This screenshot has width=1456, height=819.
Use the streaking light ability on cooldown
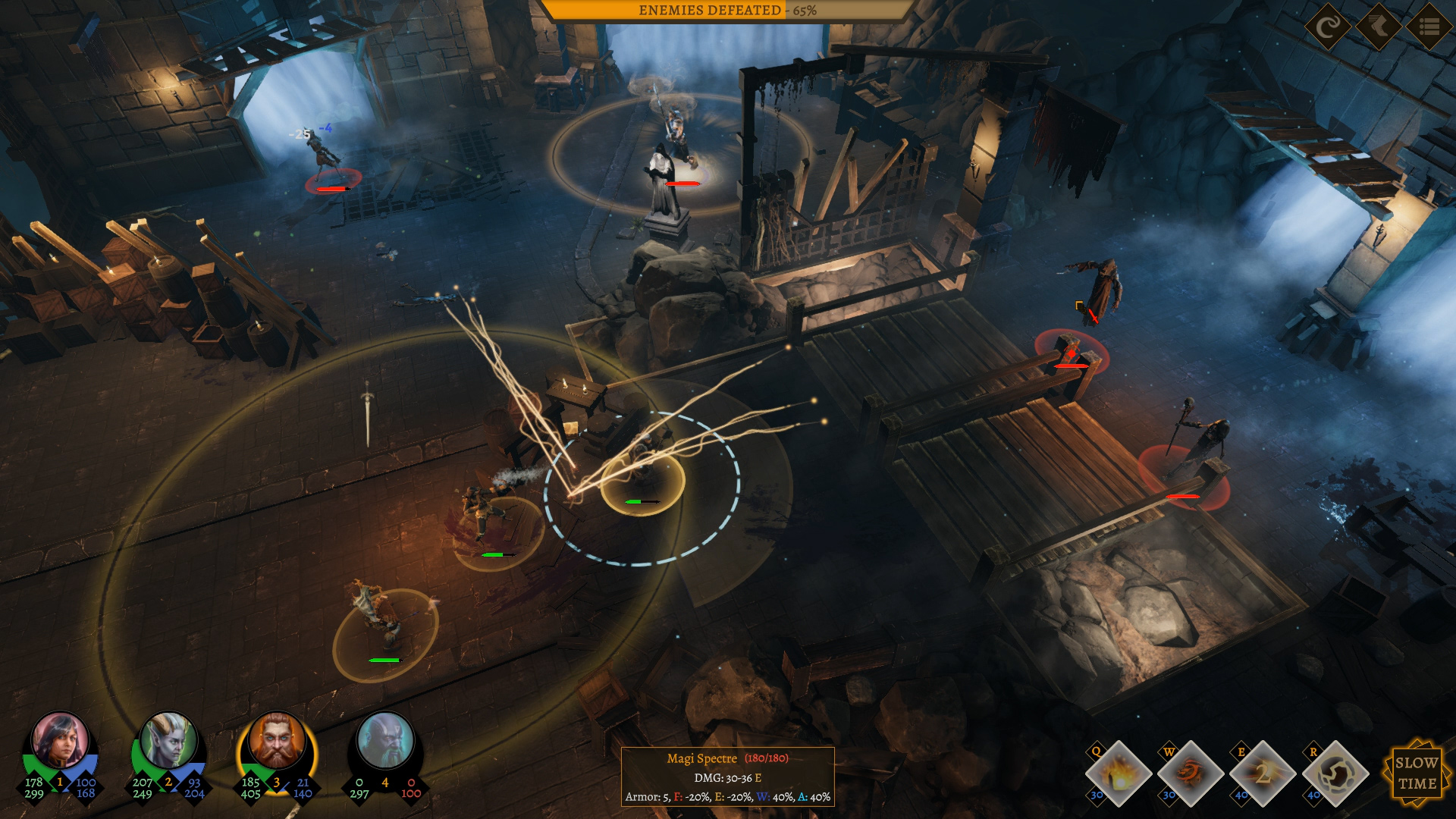click(x=1263, y=773)
